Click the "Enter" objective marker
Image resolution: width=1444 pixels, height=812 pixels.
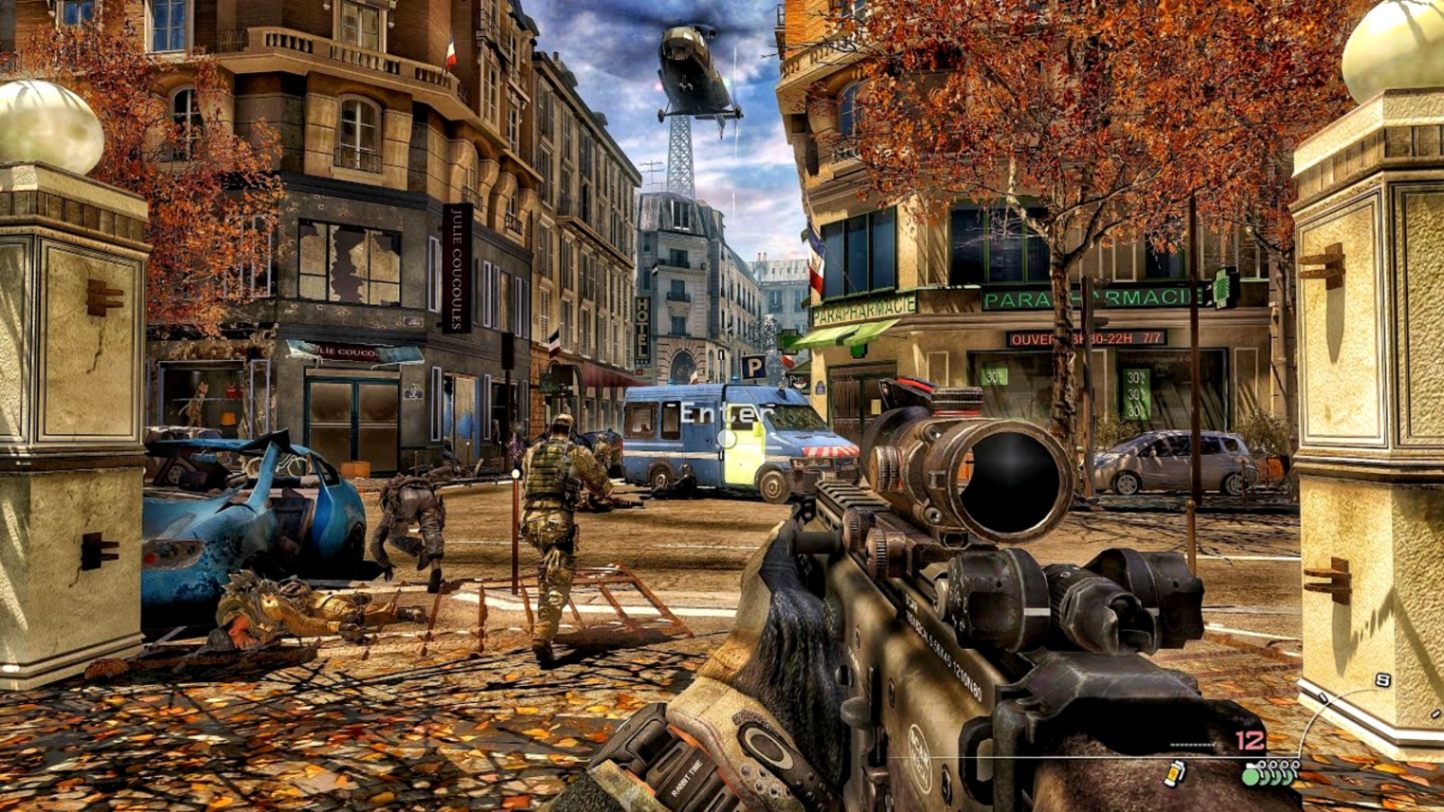click(727, 413)
